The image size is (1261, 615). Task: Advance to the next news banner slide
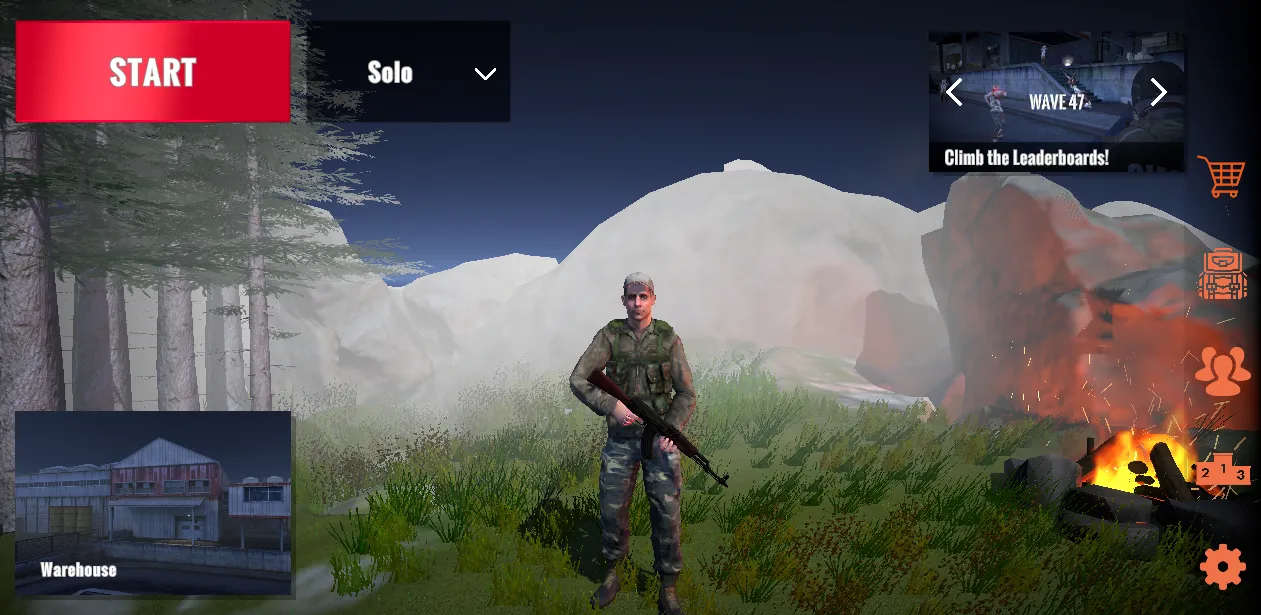pyautogui.click(x=1158, y=93)
